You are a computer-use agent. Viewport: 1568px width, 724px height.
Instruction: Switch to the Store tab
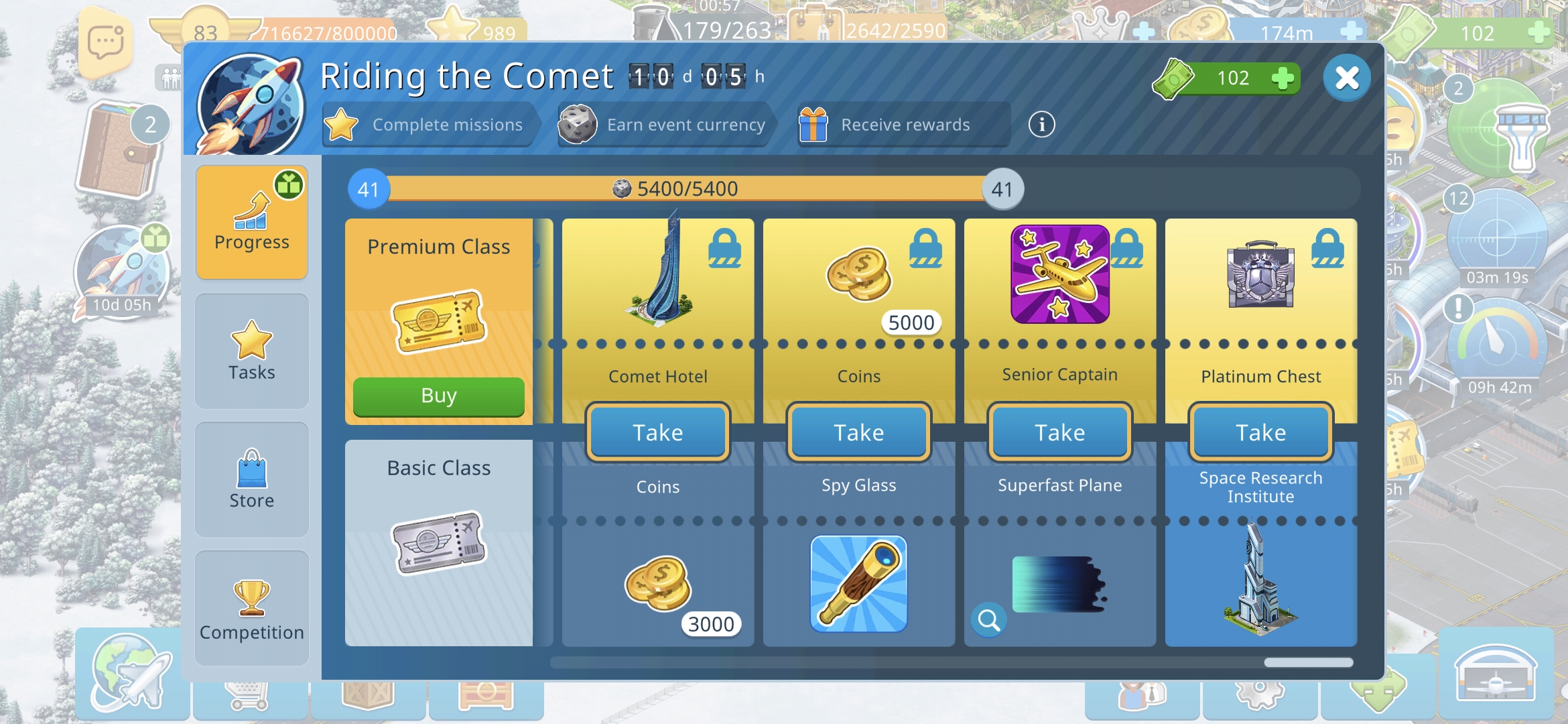click(x=252, y=479)
